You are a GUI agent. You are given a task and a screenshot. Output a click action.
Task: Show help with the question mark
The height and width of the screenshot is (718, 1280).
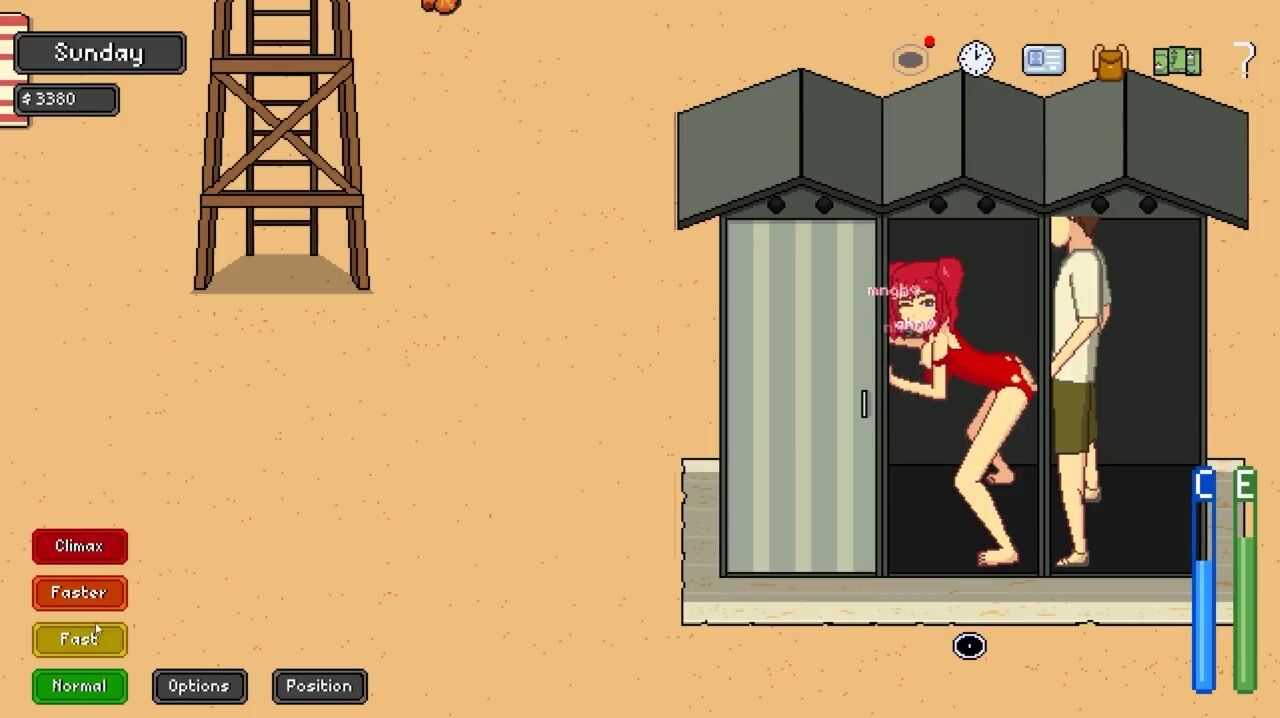[x=1244, y=60]
